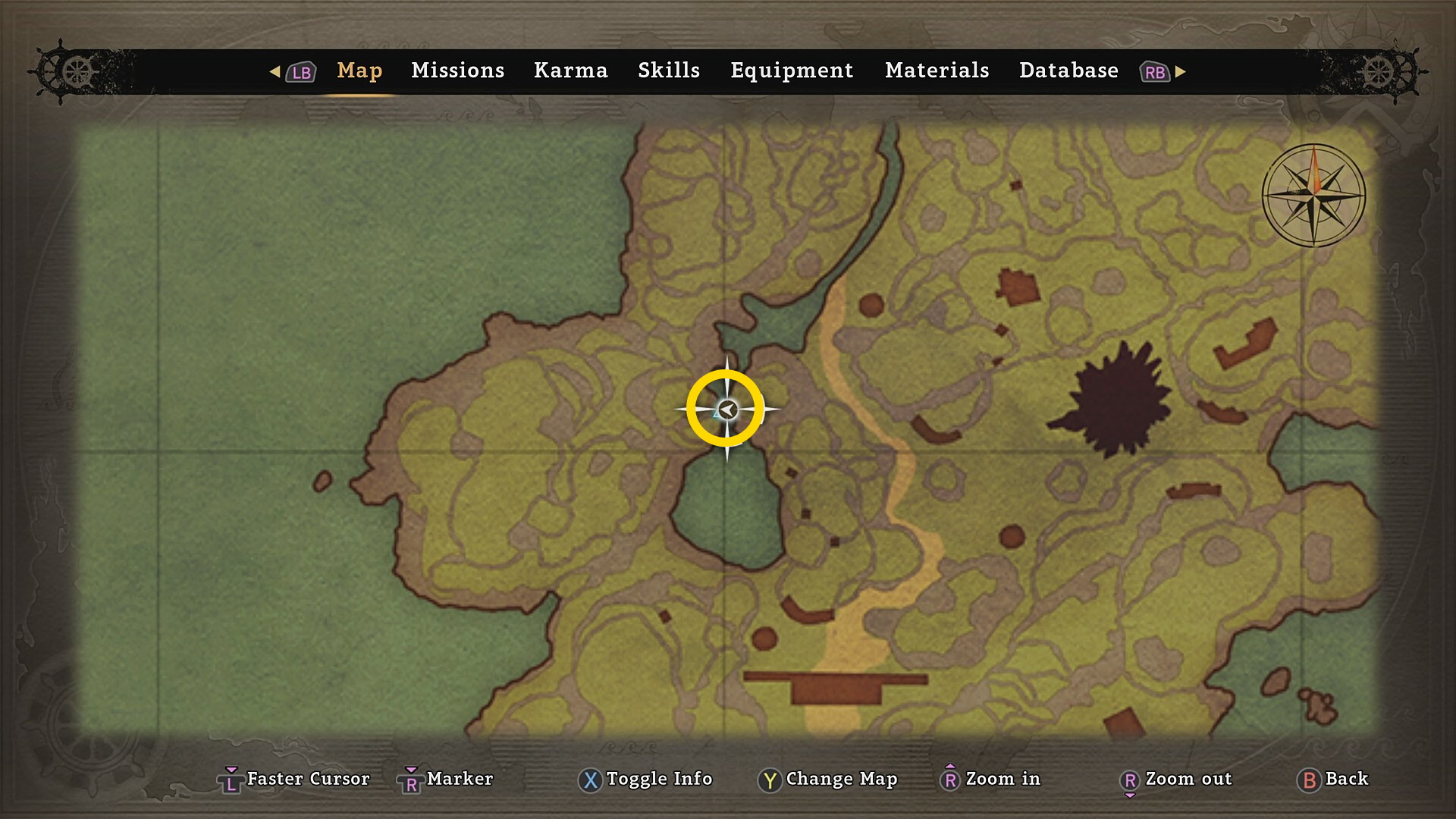This screenshot has width=1456, height=819.
Task: Open the Equipment tab
Action: (x=792, y=71)
